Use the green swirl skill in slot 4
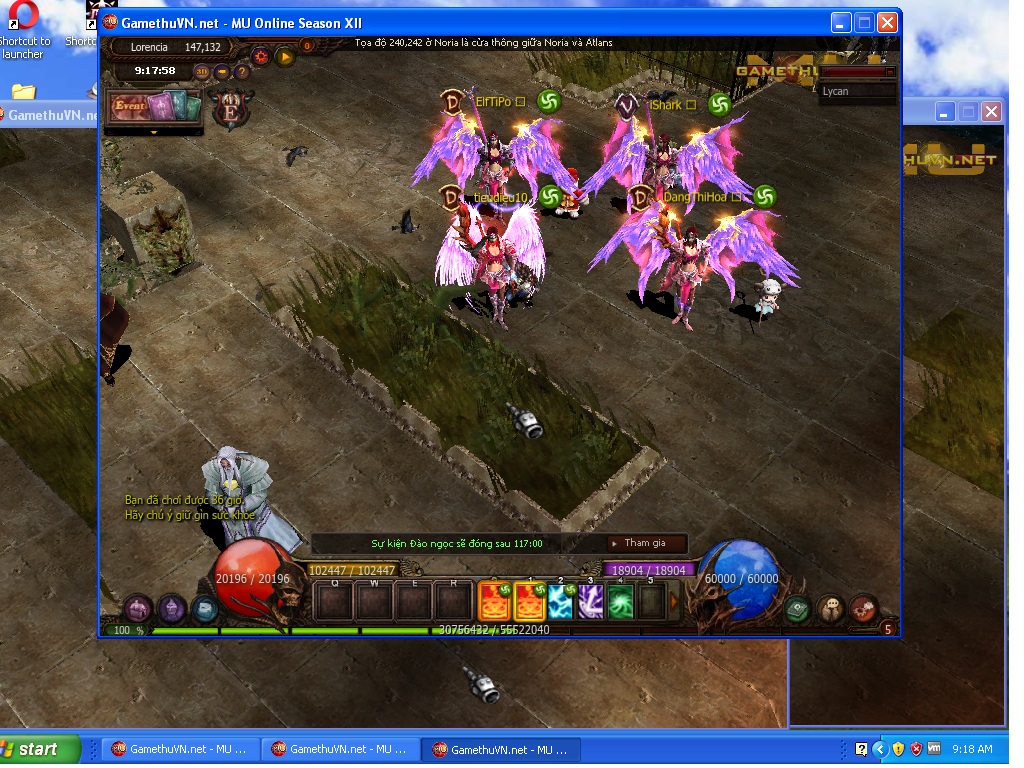1024x768 pixels. point(621,602)
